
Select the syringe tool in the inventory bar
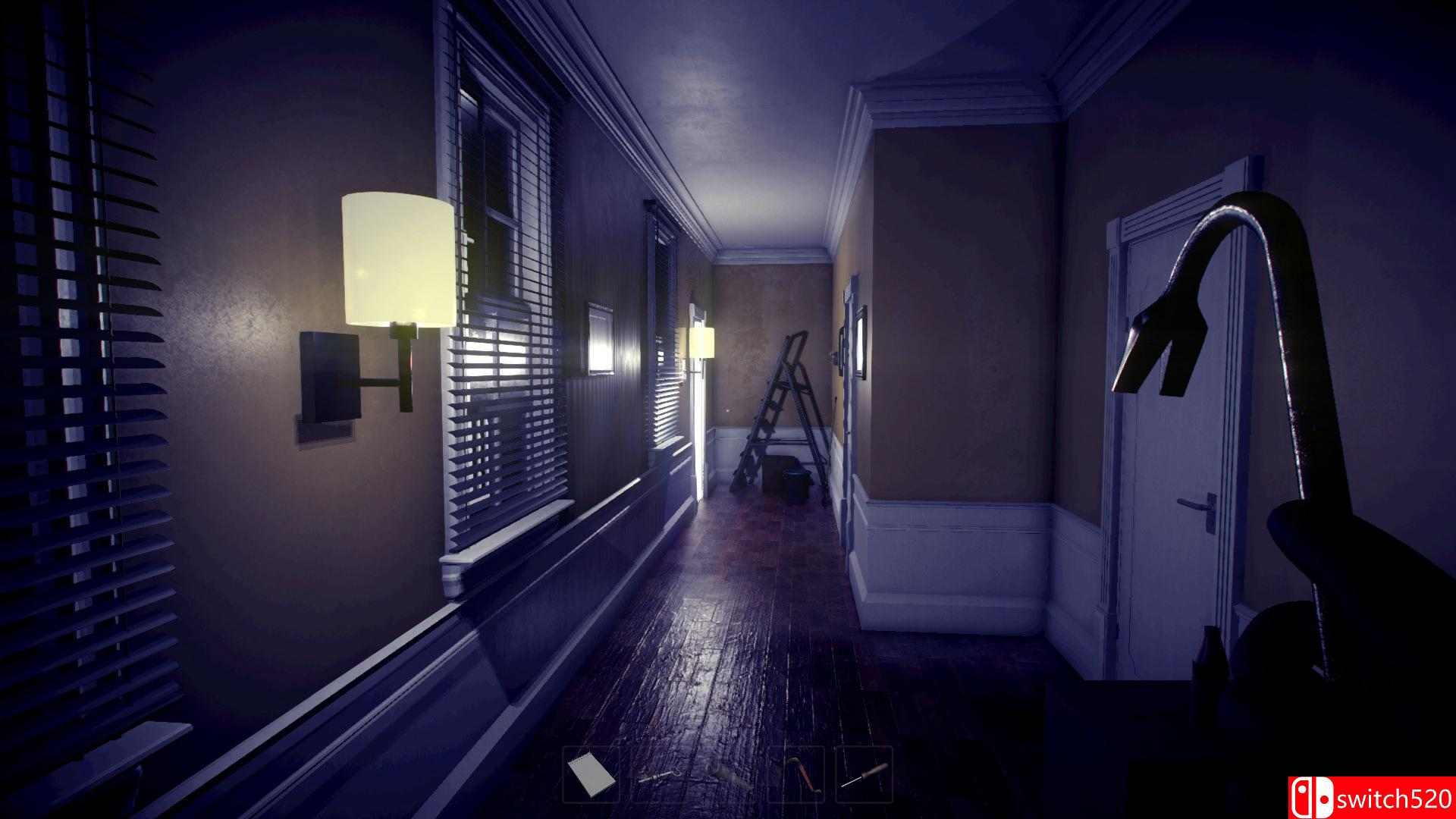tap(656, 775)
